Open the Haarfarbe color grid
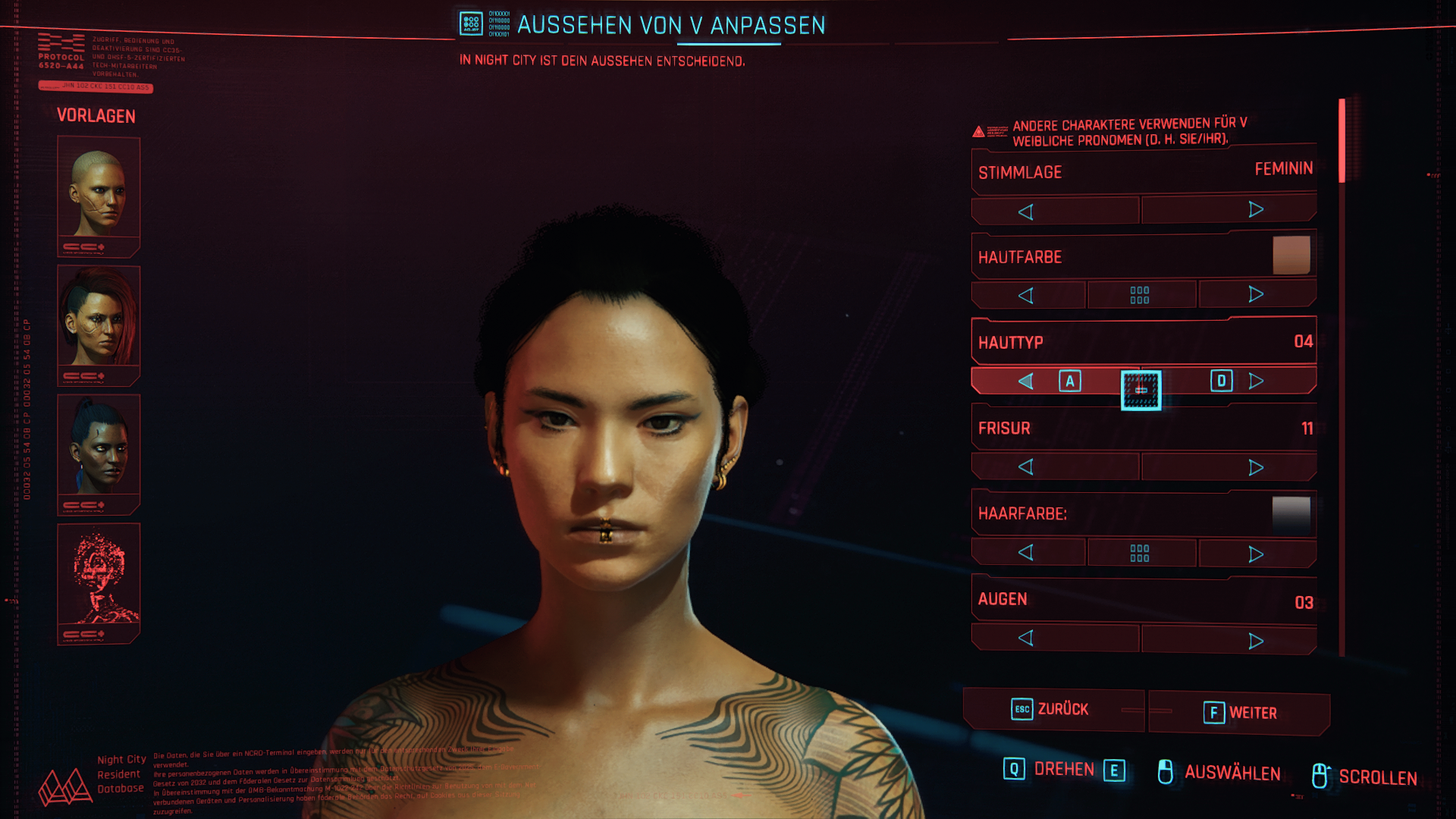This screenshot has width=1456, height=819. point(1141,553)
